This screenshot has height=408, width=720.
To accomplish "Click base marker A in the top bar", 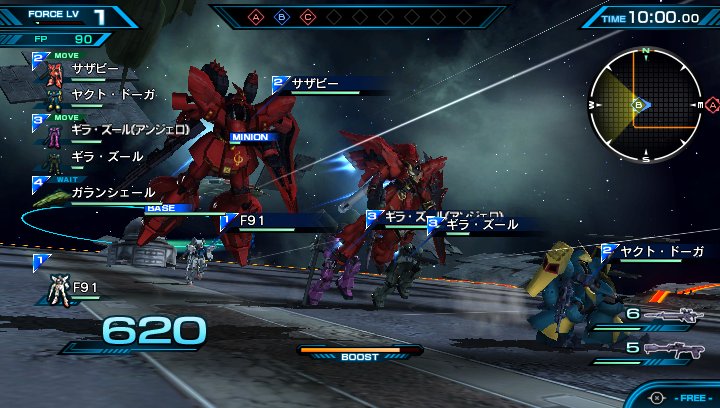I will point(255,17).
